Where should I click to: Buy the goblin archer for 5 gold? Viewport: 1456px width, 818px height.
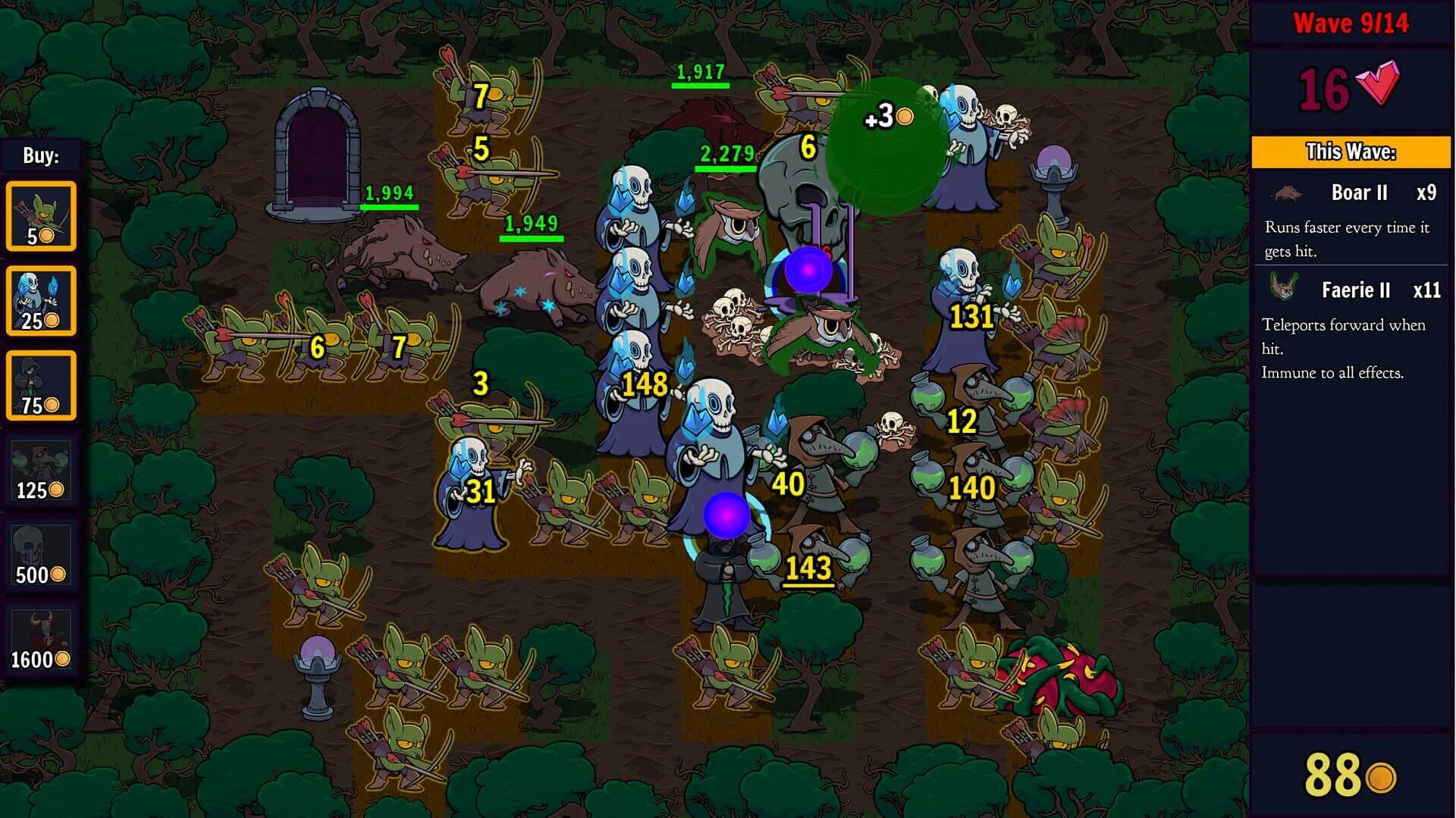[x=42, y=215]
